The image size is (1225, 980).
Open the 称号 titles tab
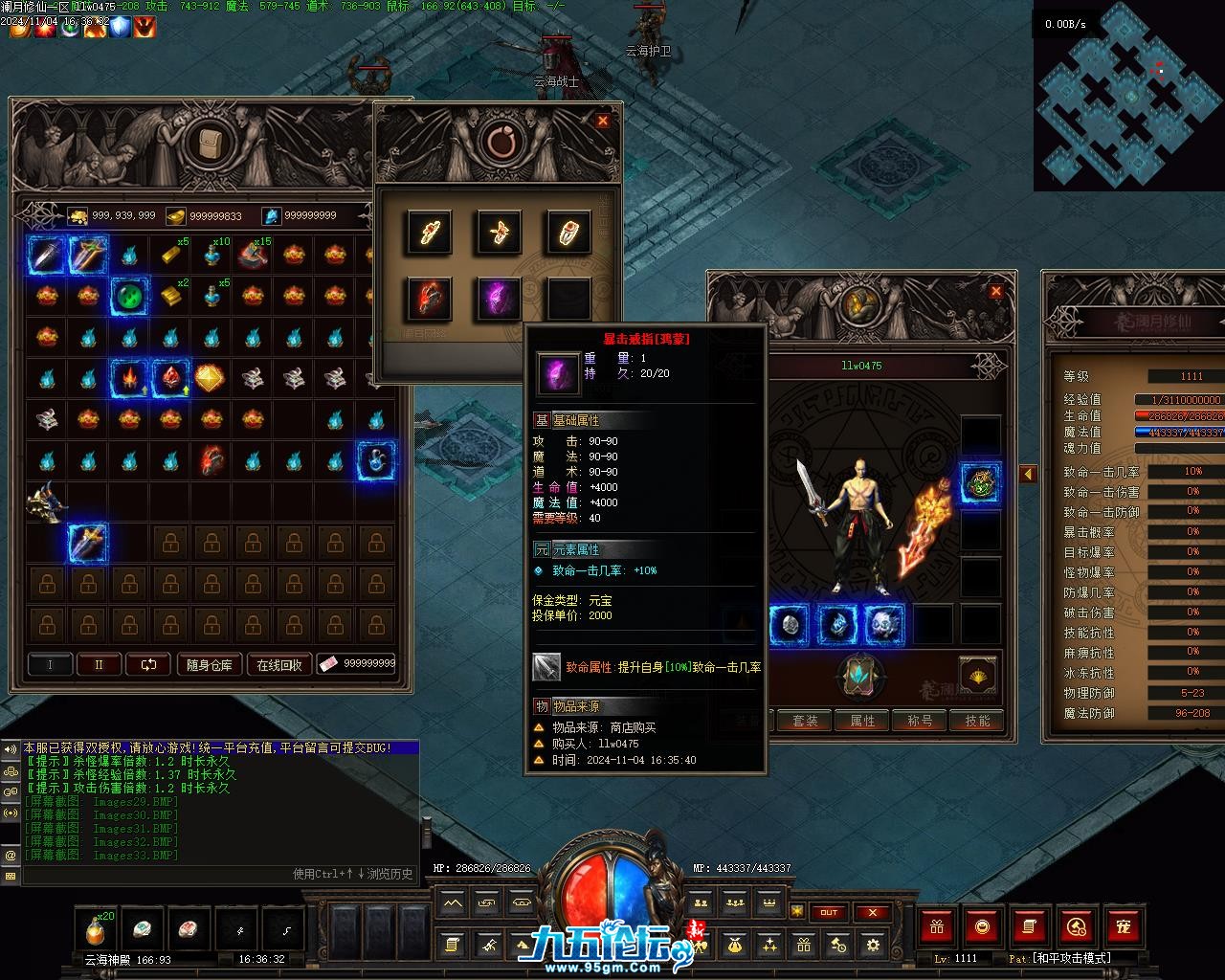click(x=920, y=721)
